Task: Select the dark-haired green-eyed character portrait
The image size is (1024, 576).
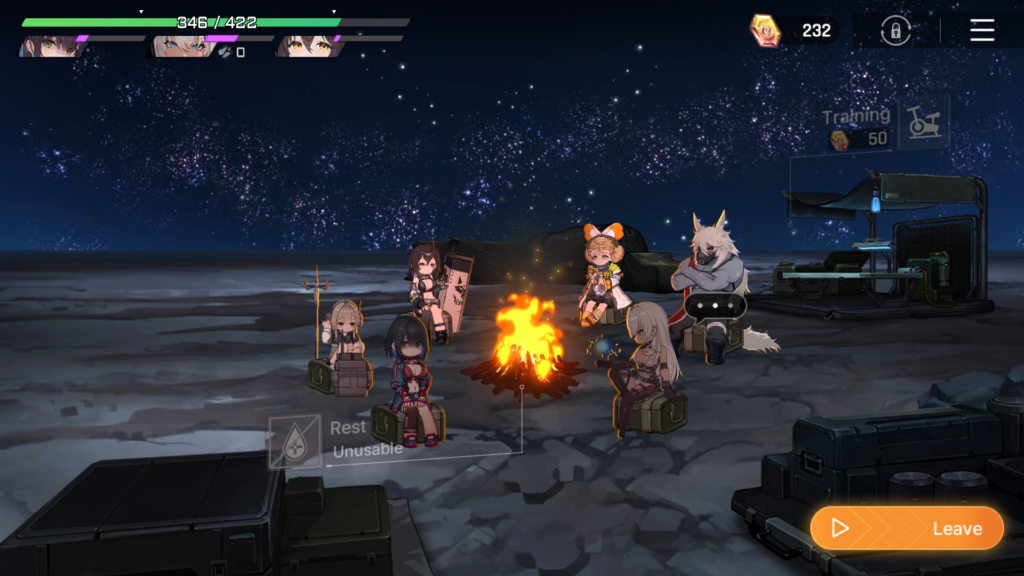Action: (x=50, y=46)
